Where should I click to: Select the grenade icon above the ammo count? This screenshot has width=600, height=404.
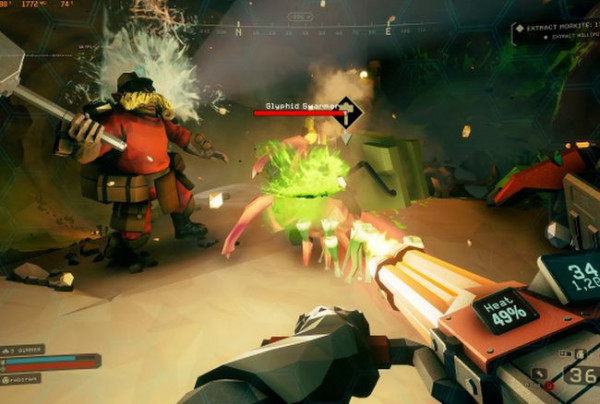tap(580, 353)
